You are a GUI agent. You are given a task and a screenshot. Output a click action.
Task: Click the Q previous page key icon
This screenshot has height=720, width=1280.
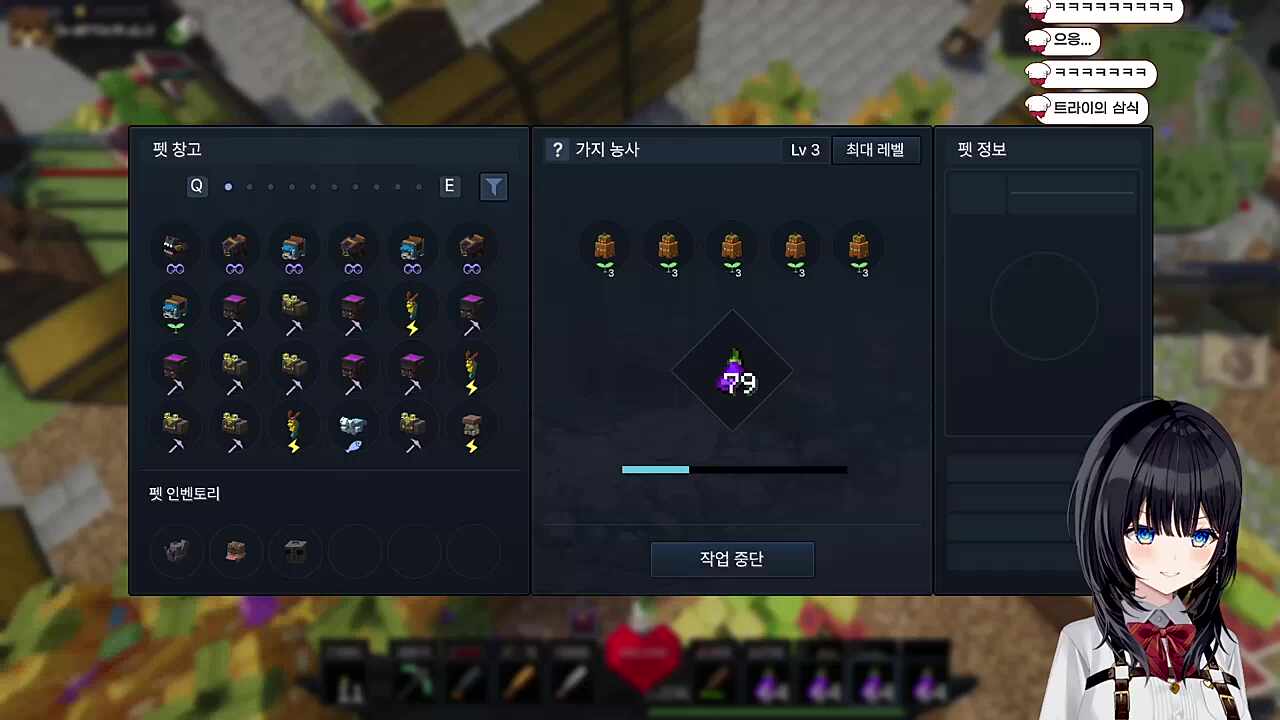point(196,186)
